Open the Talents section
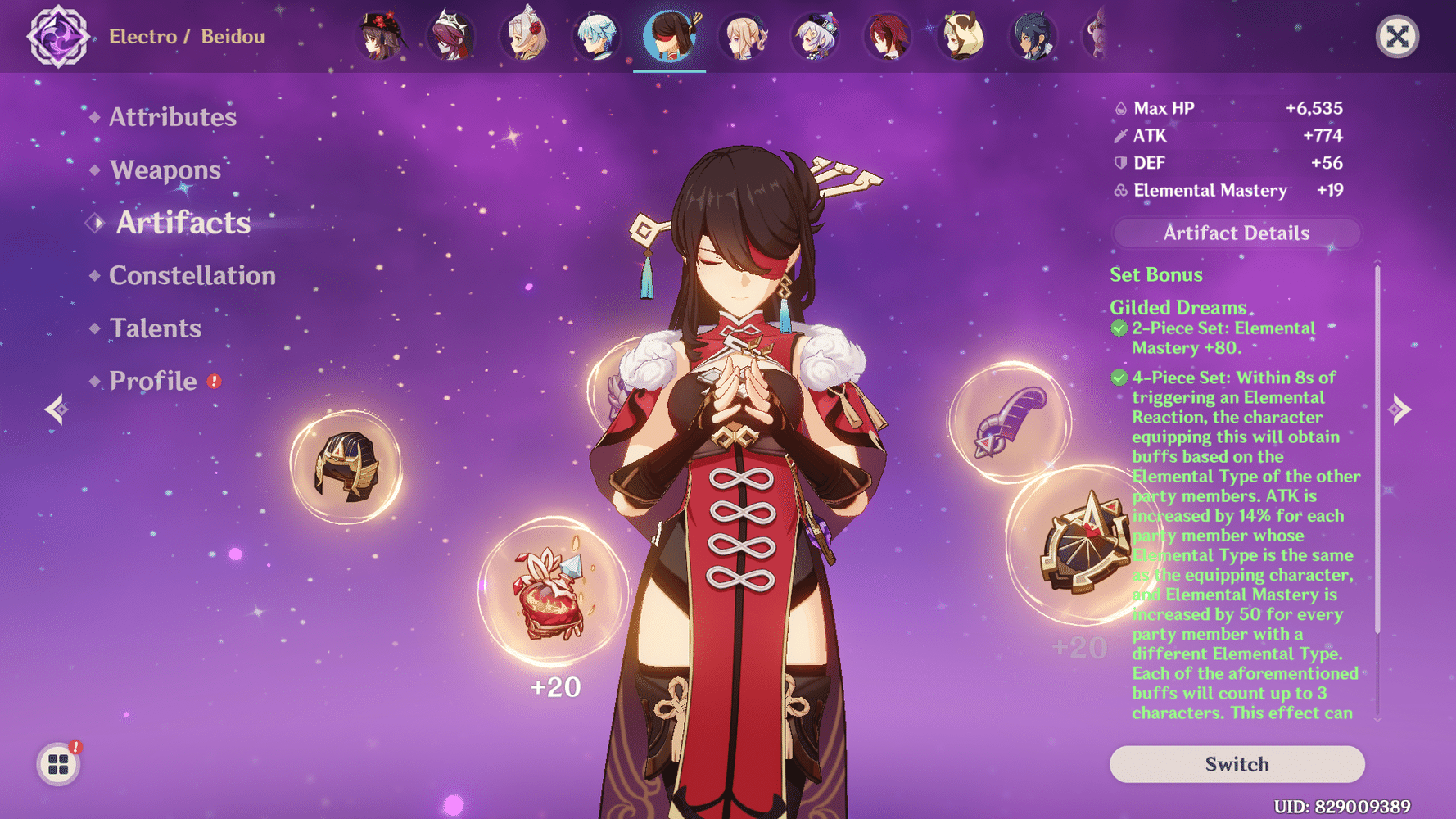The height and width of the screenshot is (819, 1456). pyautogui.click(x=155, y=328)
